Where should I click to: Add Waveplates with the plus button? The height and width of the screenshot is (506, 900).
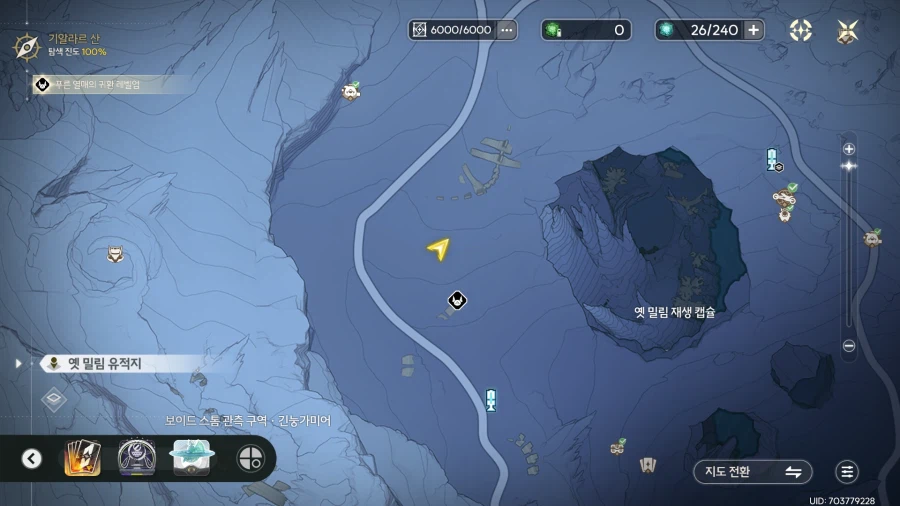(x=753, y=30)
